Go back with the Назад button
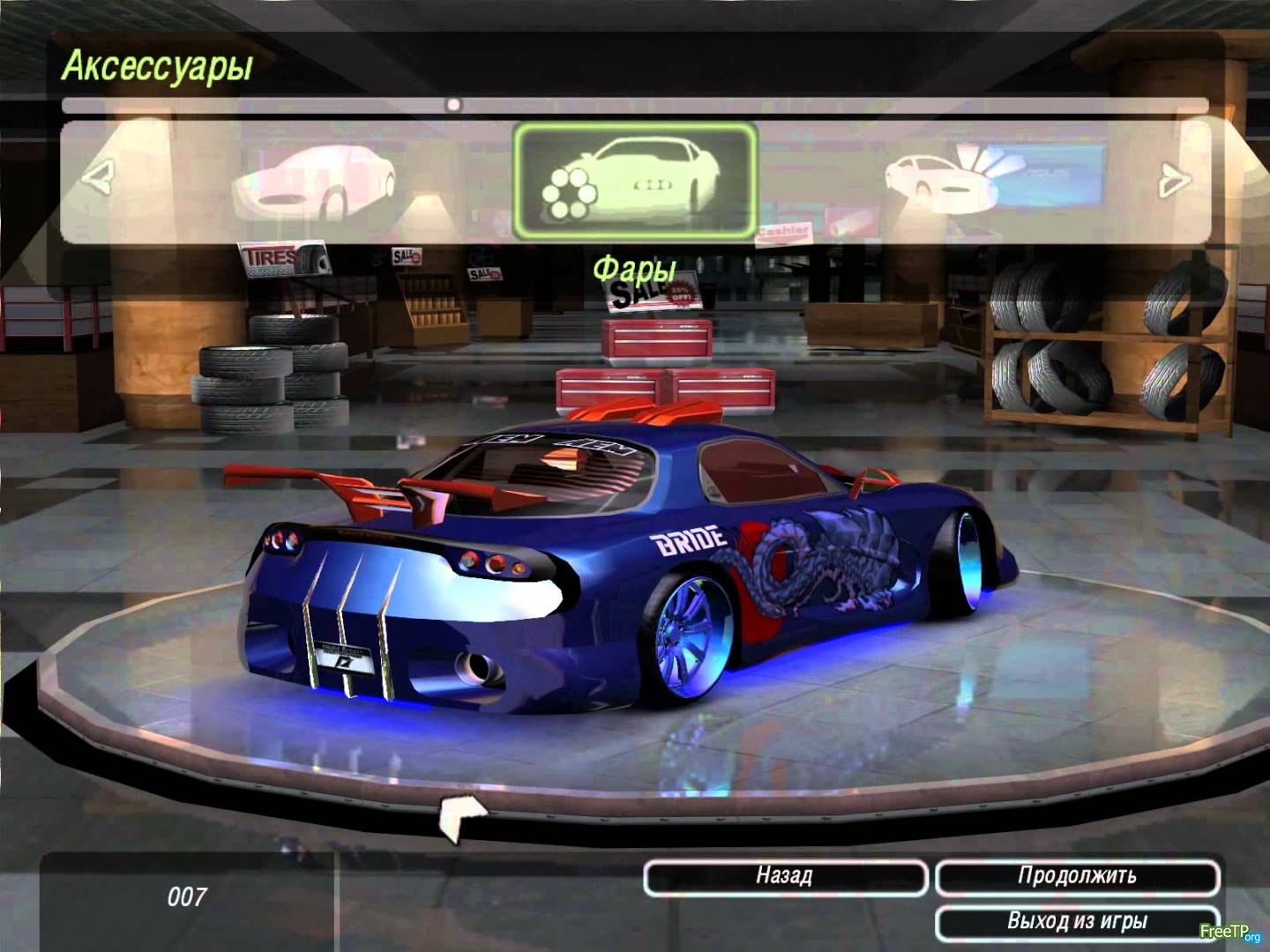Viewport: 1270px width, 952px height. pyautogui.click(x=785, y=876)
